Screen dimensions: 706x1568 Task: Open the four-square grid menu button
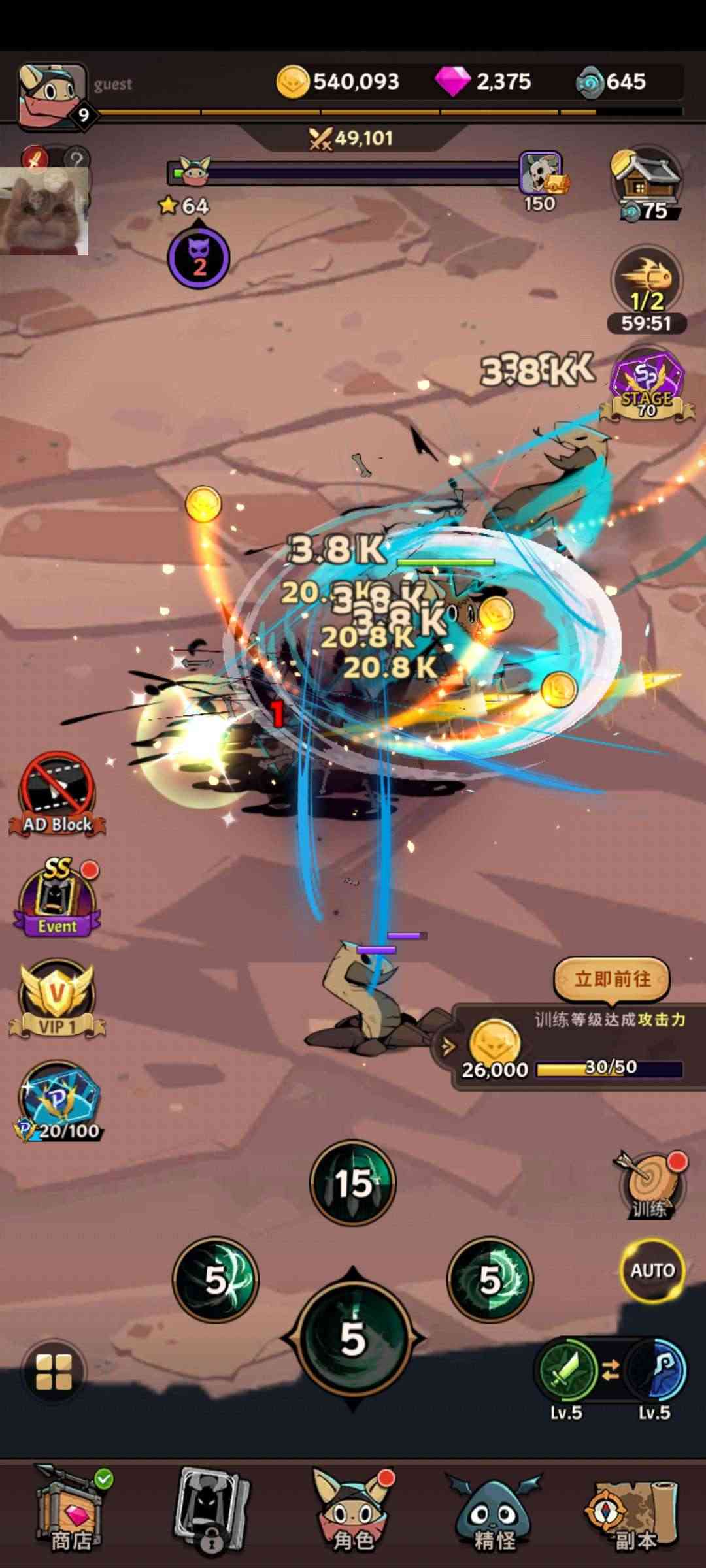point(54,1371)
